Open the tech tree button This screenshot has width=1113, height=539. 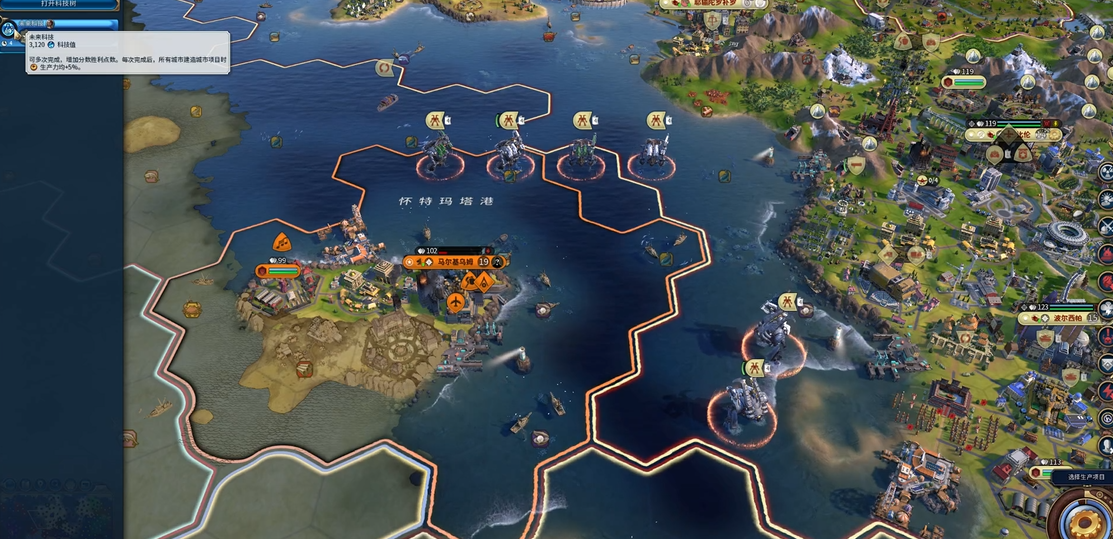58,4
